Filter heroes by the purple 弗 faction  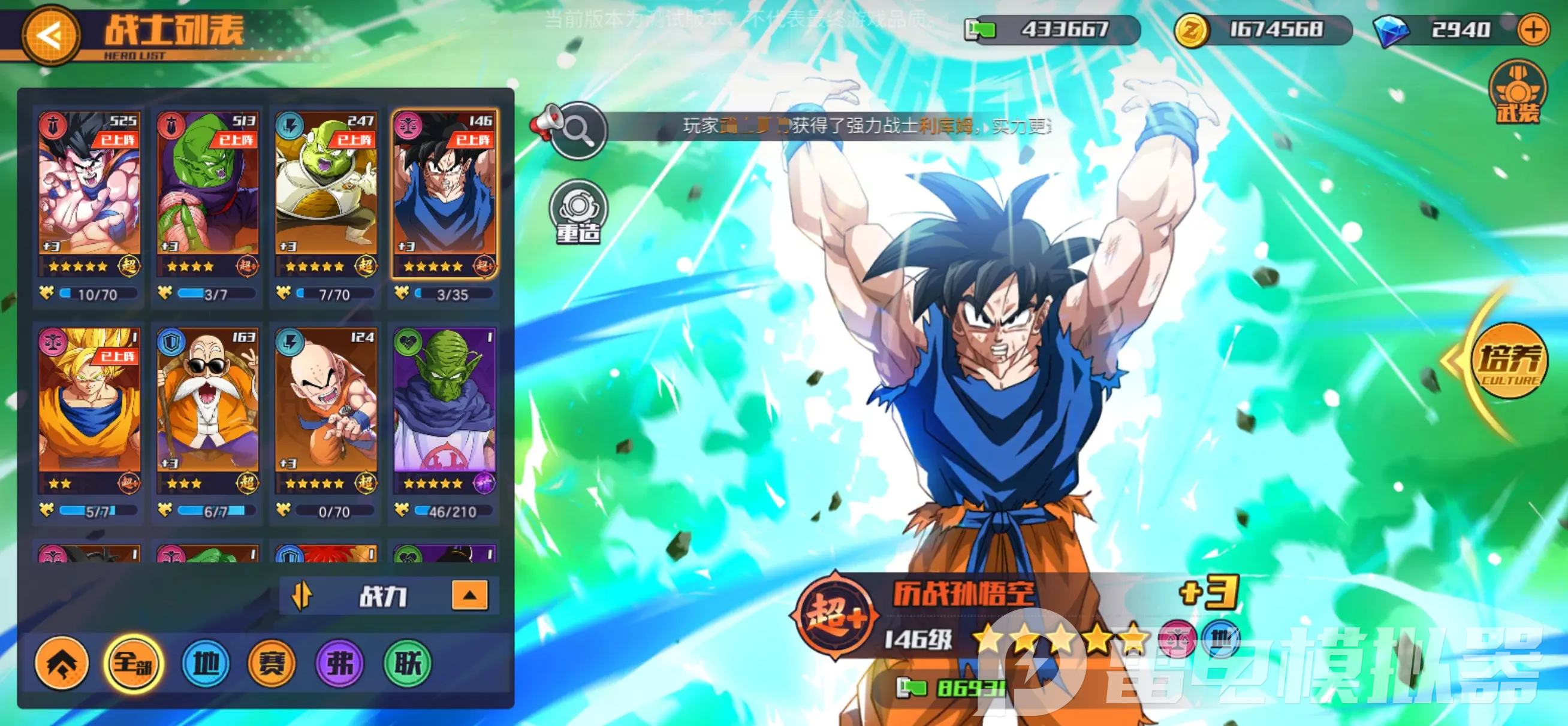click(x=340, y=663)
